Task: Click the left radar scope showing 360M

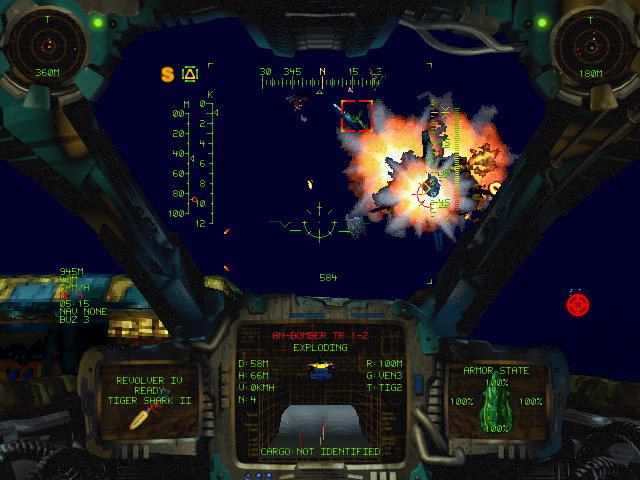Action: (x=46, y=44)
